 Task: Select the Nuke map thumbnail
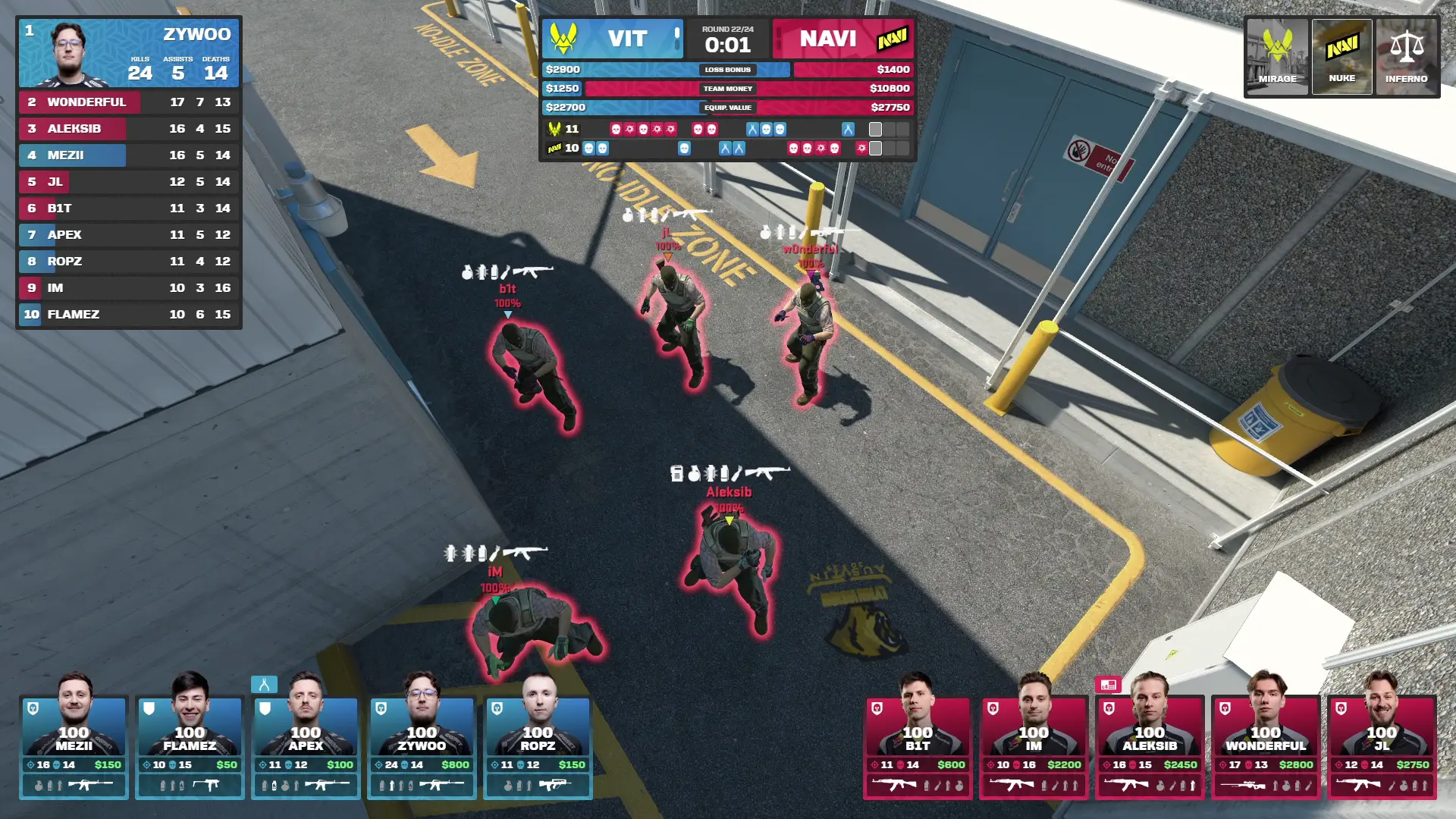point(1341,57)
